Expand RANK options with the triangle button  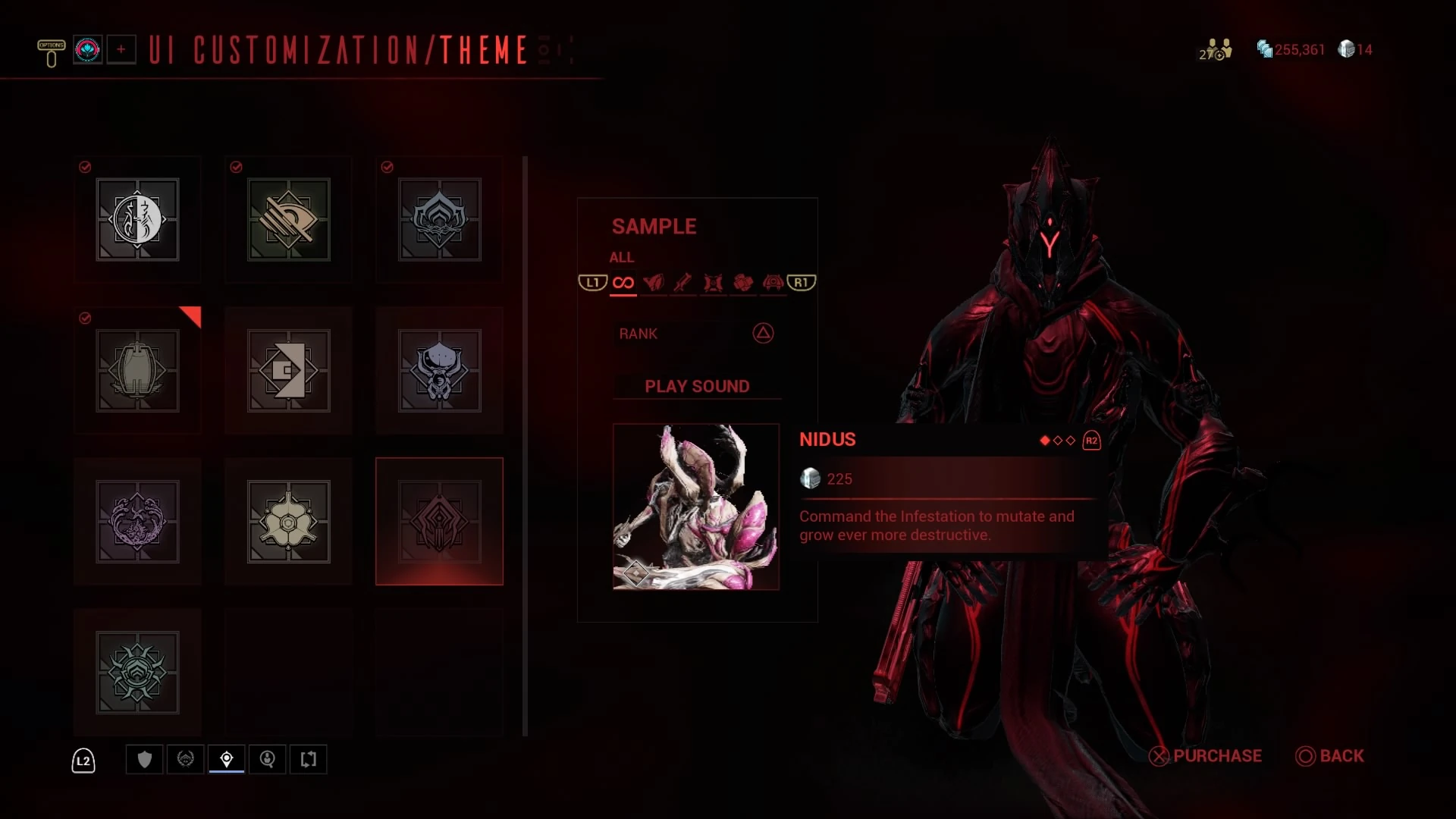tap(763, 334)
